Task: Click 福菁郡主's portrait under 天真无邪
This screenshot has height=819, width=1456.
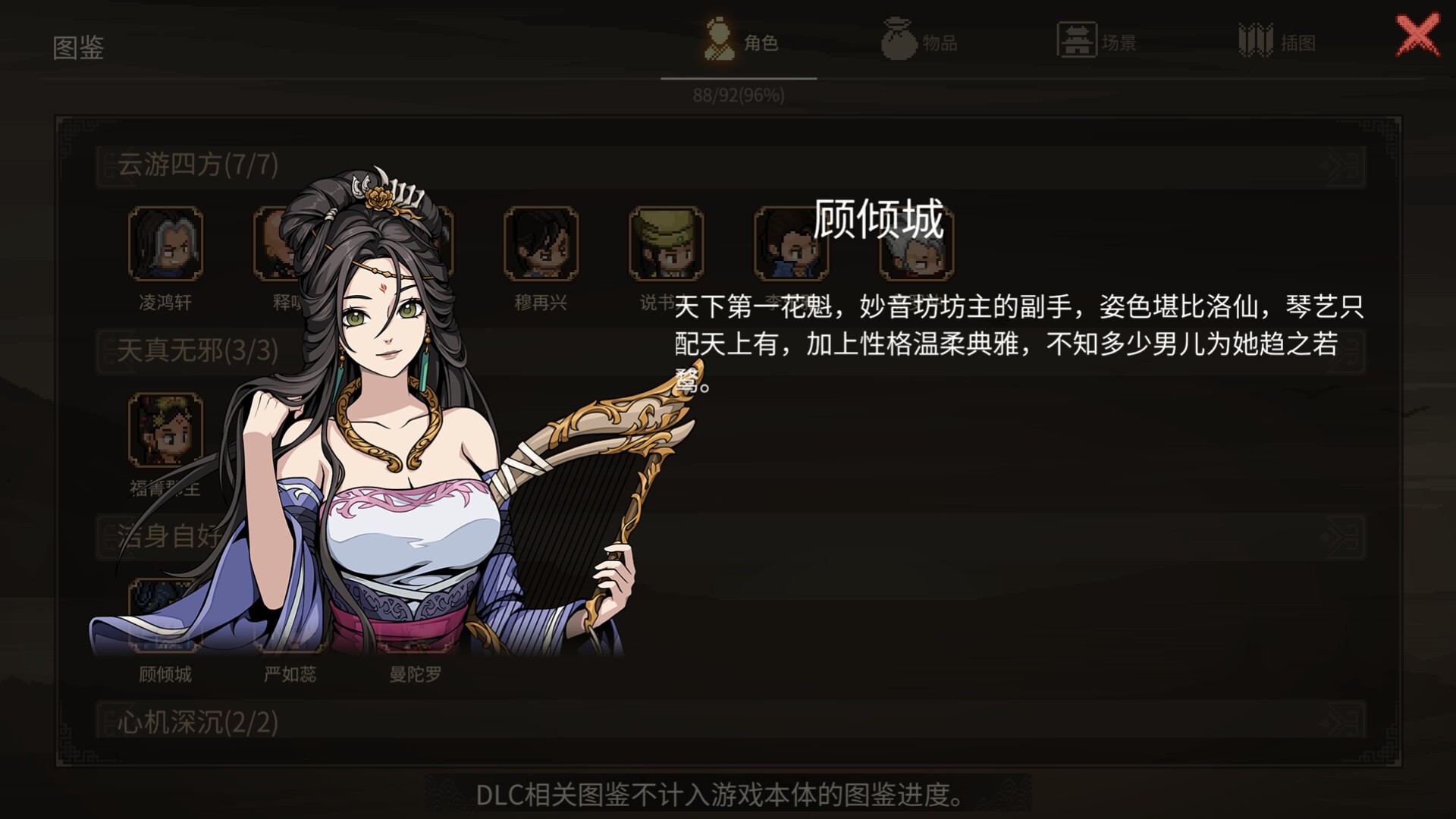Action: pyautogui.click(x=166, y=430)
